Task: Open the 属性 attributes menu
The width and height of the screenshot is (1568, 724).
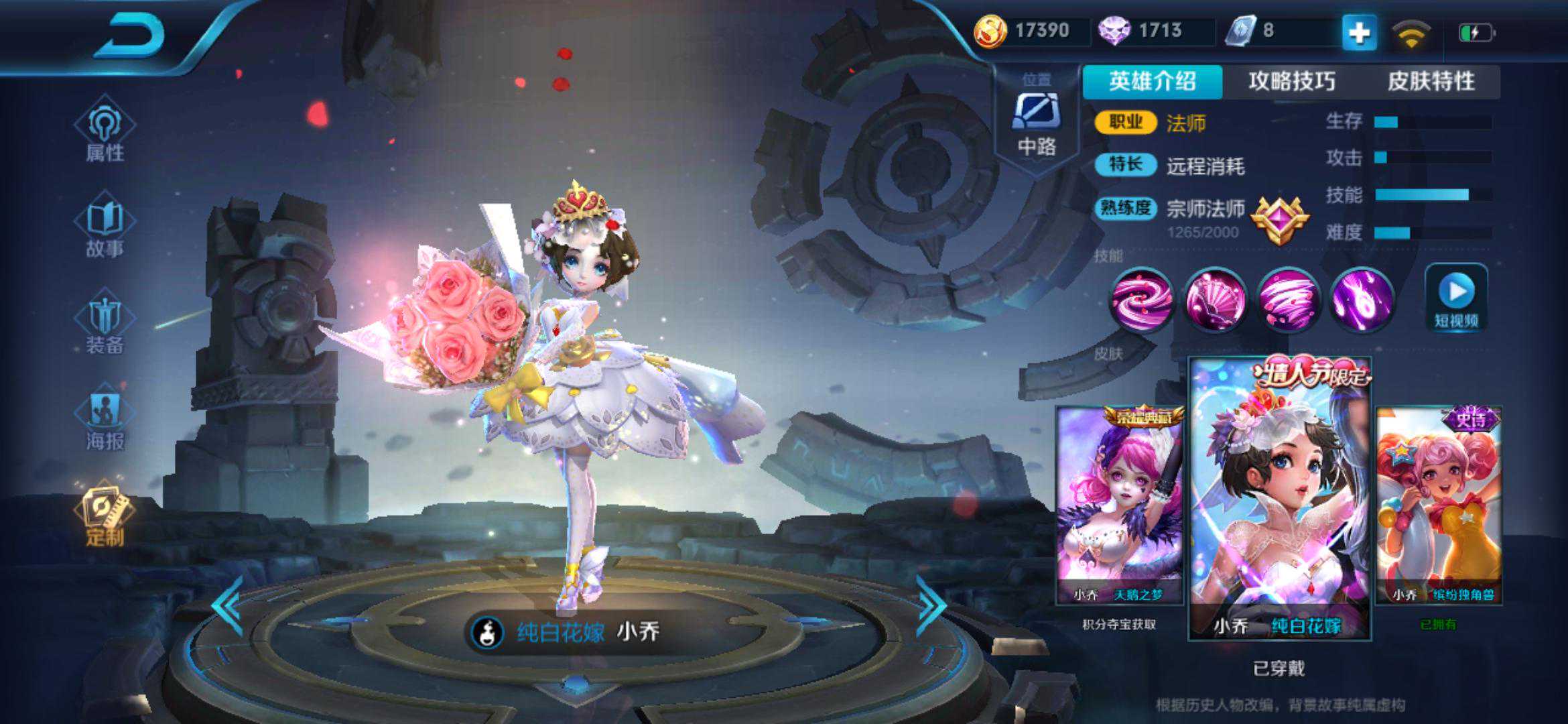Action: click(x=105, y=133)
